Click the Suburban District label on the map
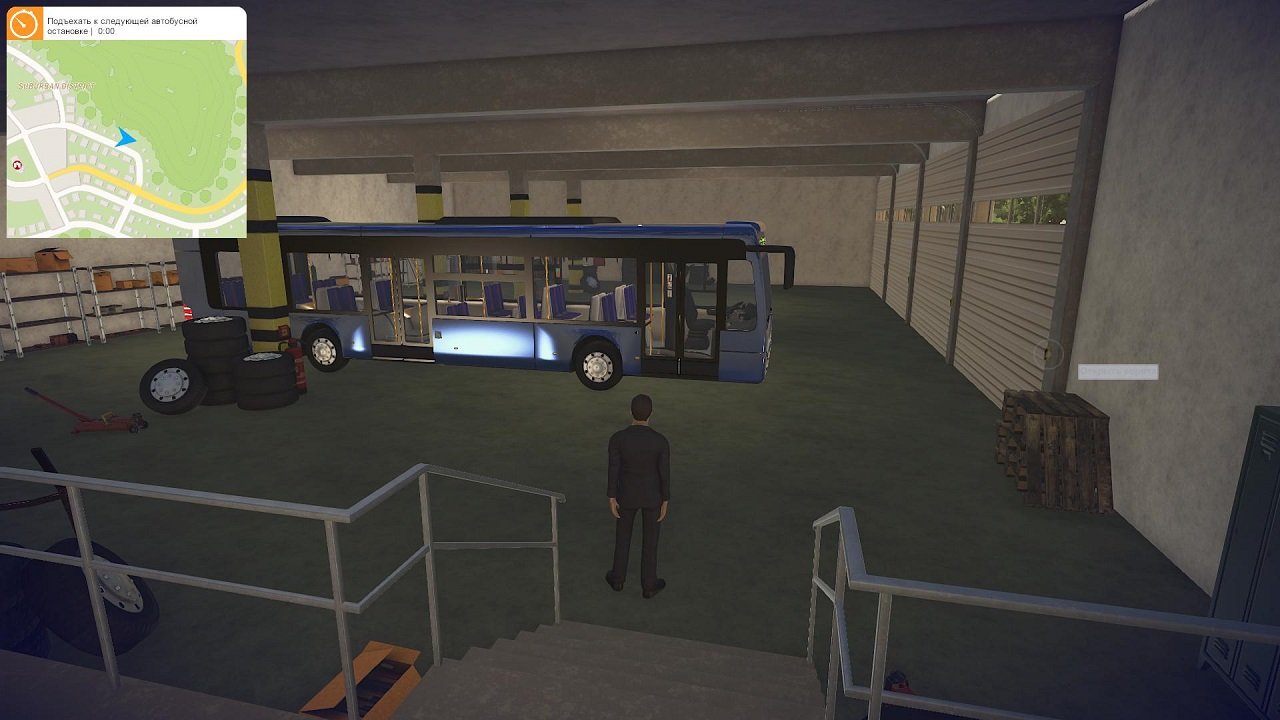This screenshot has height=720, width=1280. click(55, 86)
